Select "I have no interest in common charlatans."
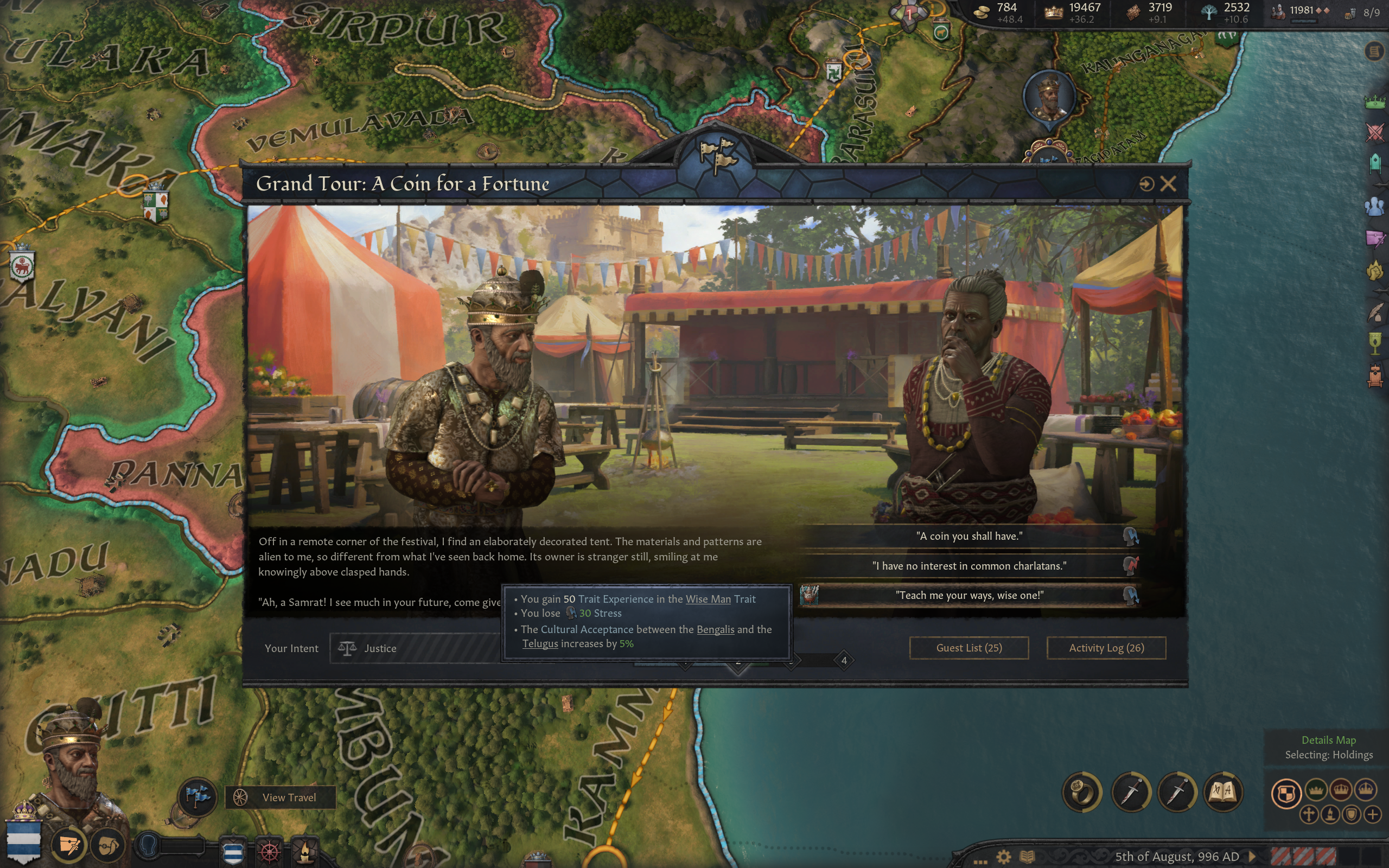1389x868 pixels. 969,566
